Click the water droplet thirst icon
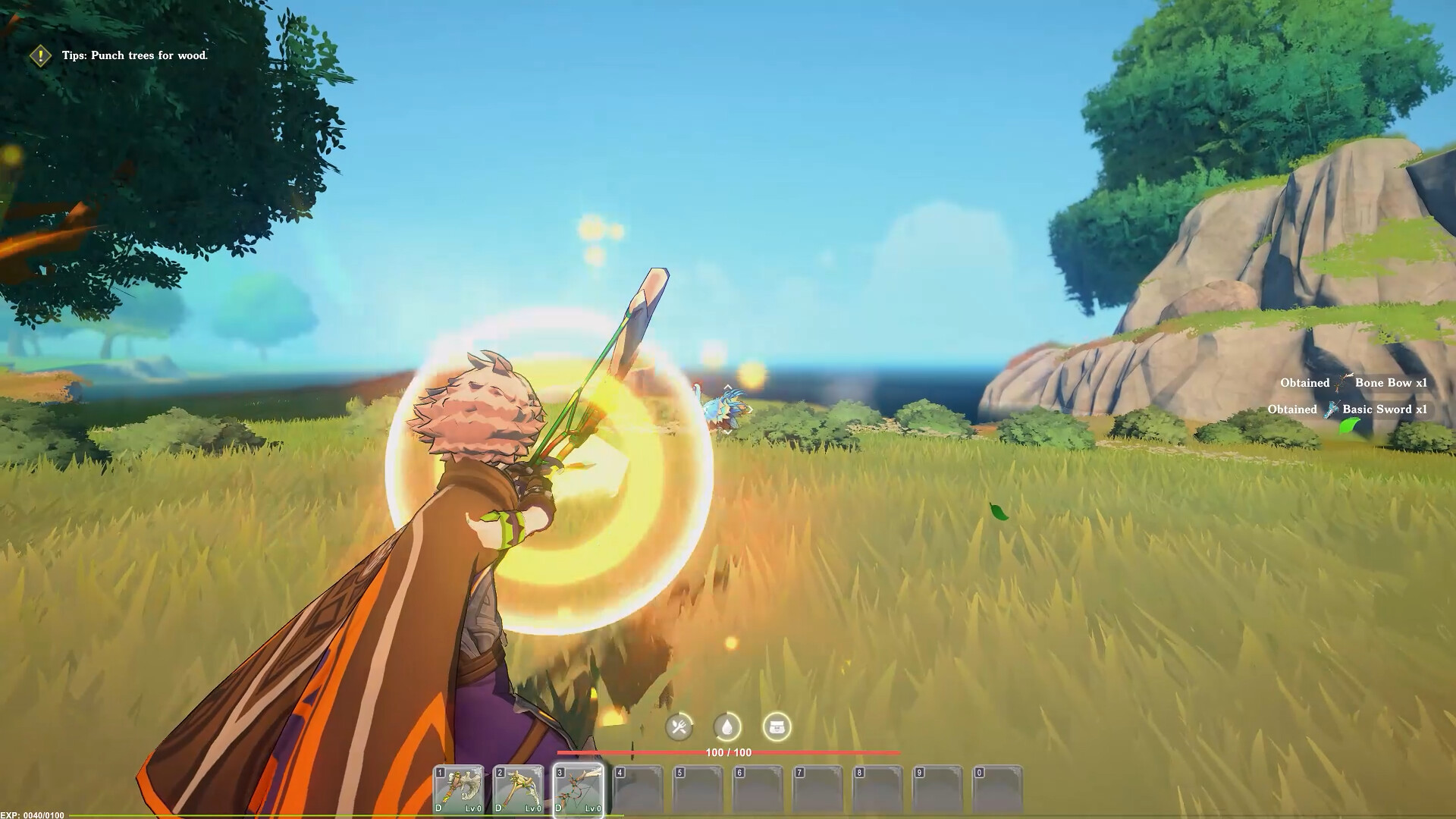This screenshot has width=1456, height=819. click(726, 726)
